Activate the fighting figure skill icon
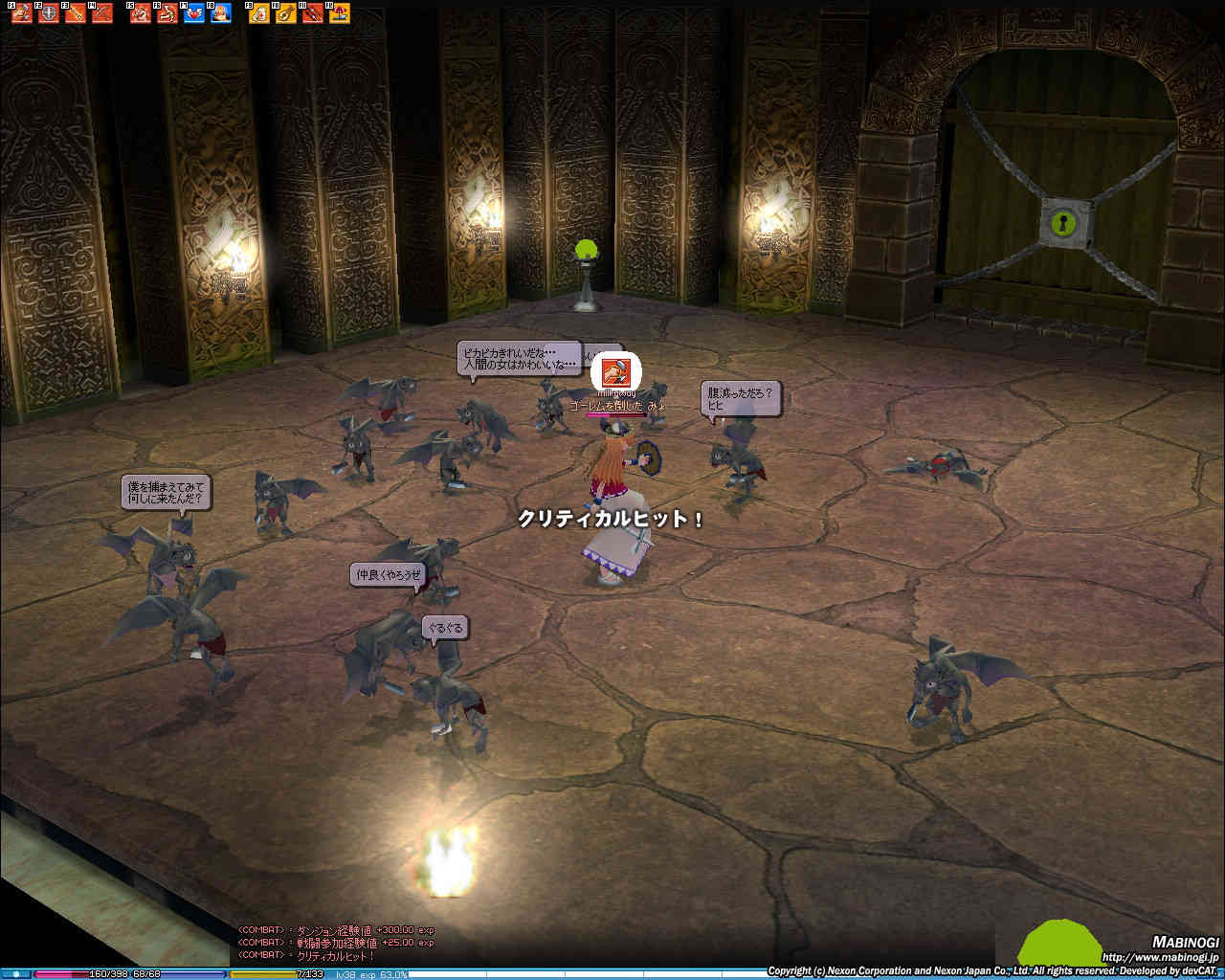This screenshot has width=1225, height=980. click(141, 13)
